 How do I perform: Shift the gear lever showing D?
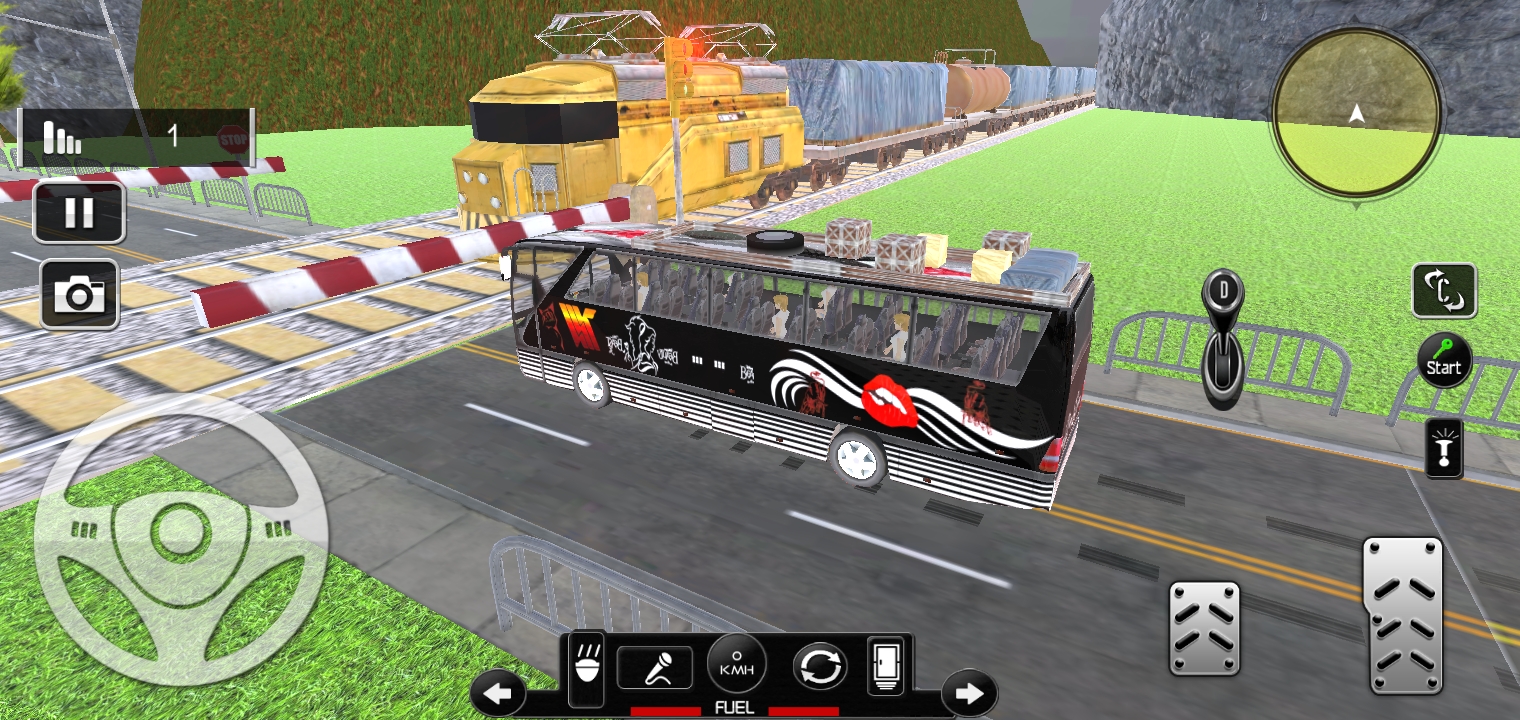pyautogui.click(x=1222, y=338)
